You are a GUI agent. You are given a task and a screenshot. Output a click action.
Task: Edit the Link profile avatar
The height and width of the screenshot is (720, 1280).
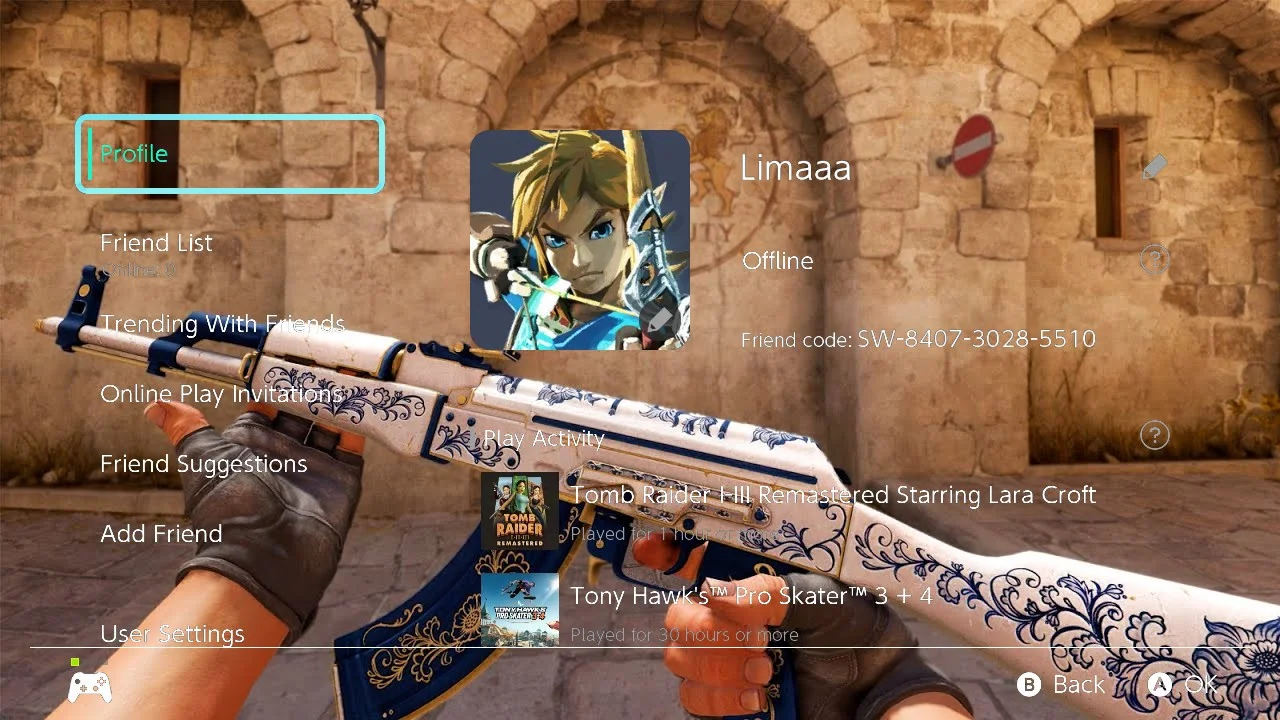pyautogui.click(x=580, y=240)
